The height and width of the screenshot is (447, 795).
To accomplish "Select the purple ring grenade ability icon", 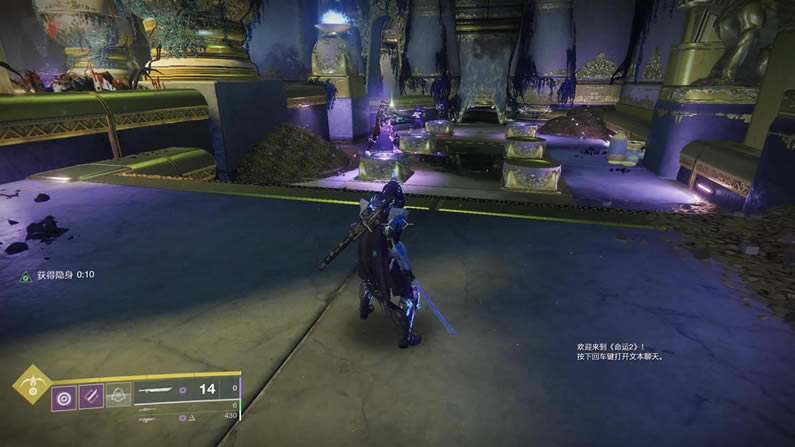I will pyautogui.click(x=65, y=397).
